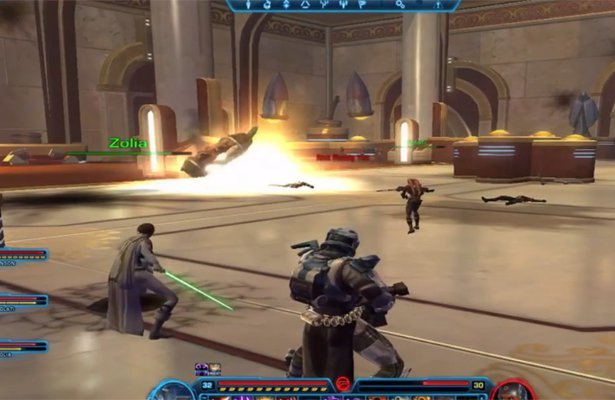Select the enemy target portrait with red ring
The height and width of the screenshot is (400, 615).
pos(510,391)
